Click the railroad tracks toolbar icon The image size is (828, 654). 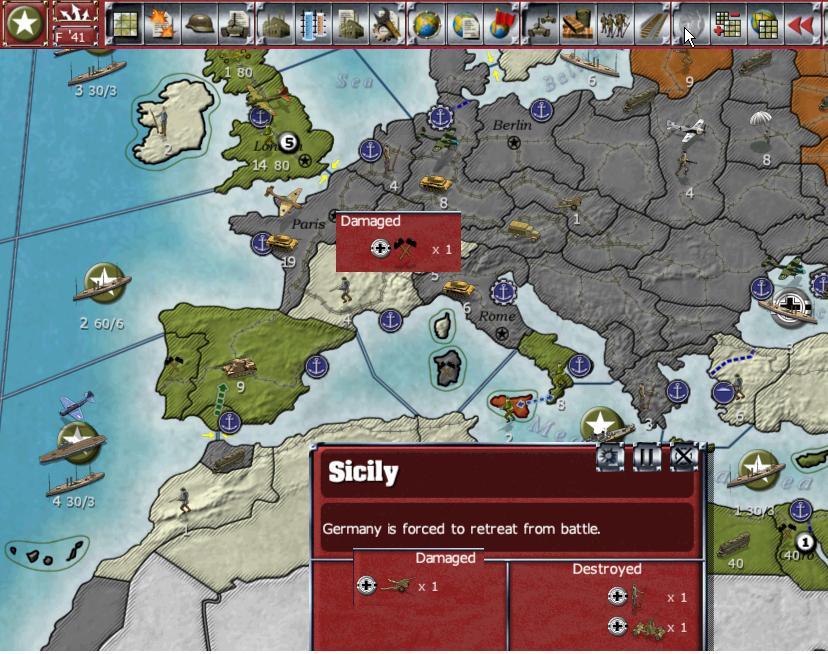point(652,24)
